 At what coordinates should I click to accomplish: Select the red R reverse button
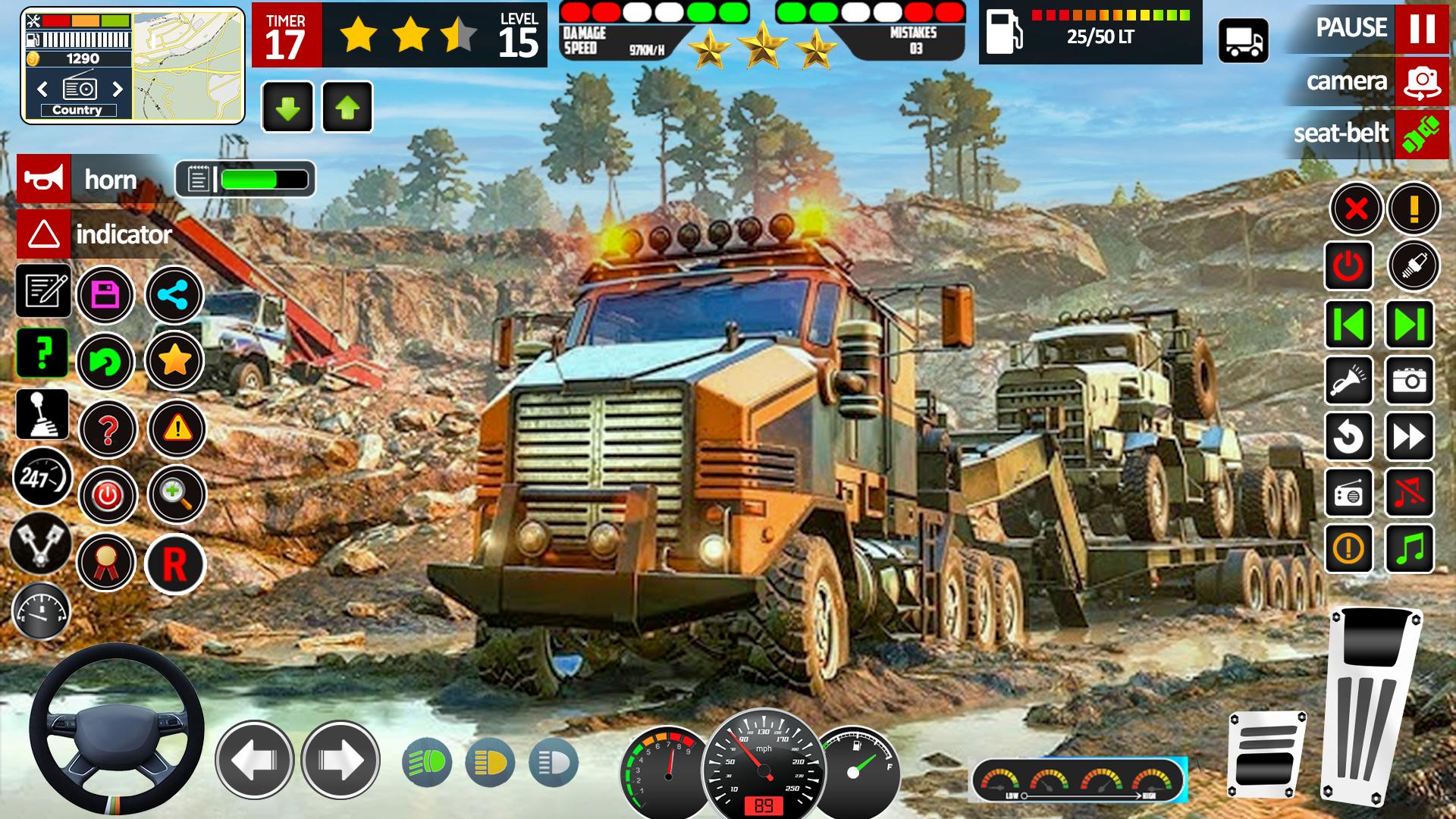click(175, 564)
